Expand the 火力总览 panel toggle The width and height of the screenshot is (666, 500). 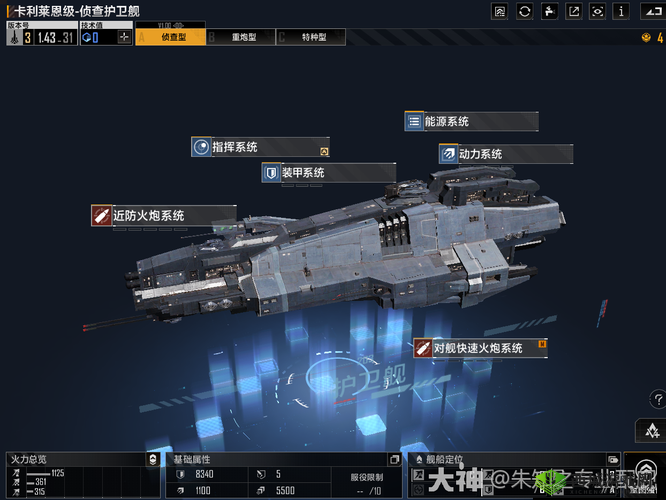click(151, 459)
